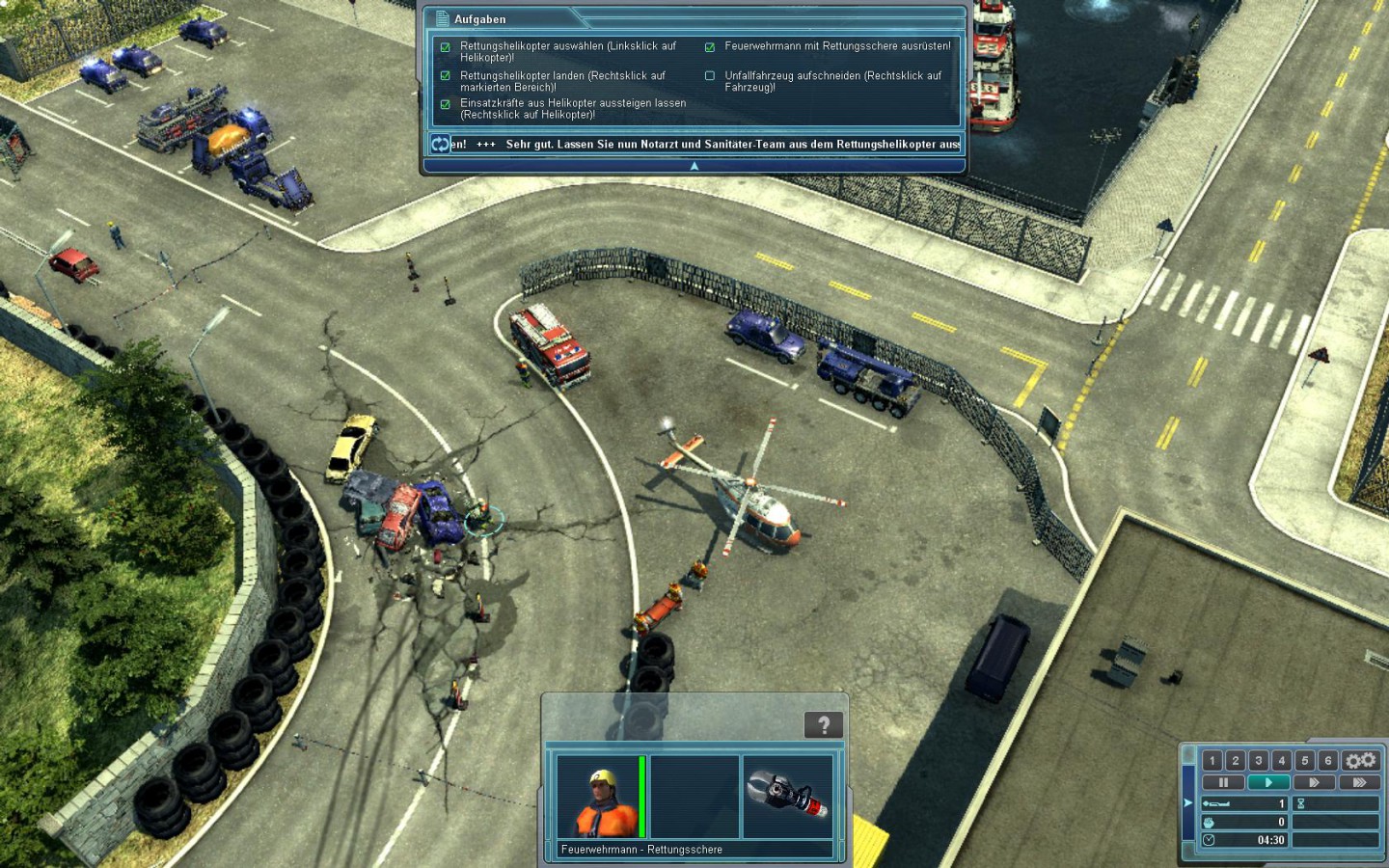Choose the Rettungsschere equipment slot
Screen dimensions: 1389x868
point(788,797)
